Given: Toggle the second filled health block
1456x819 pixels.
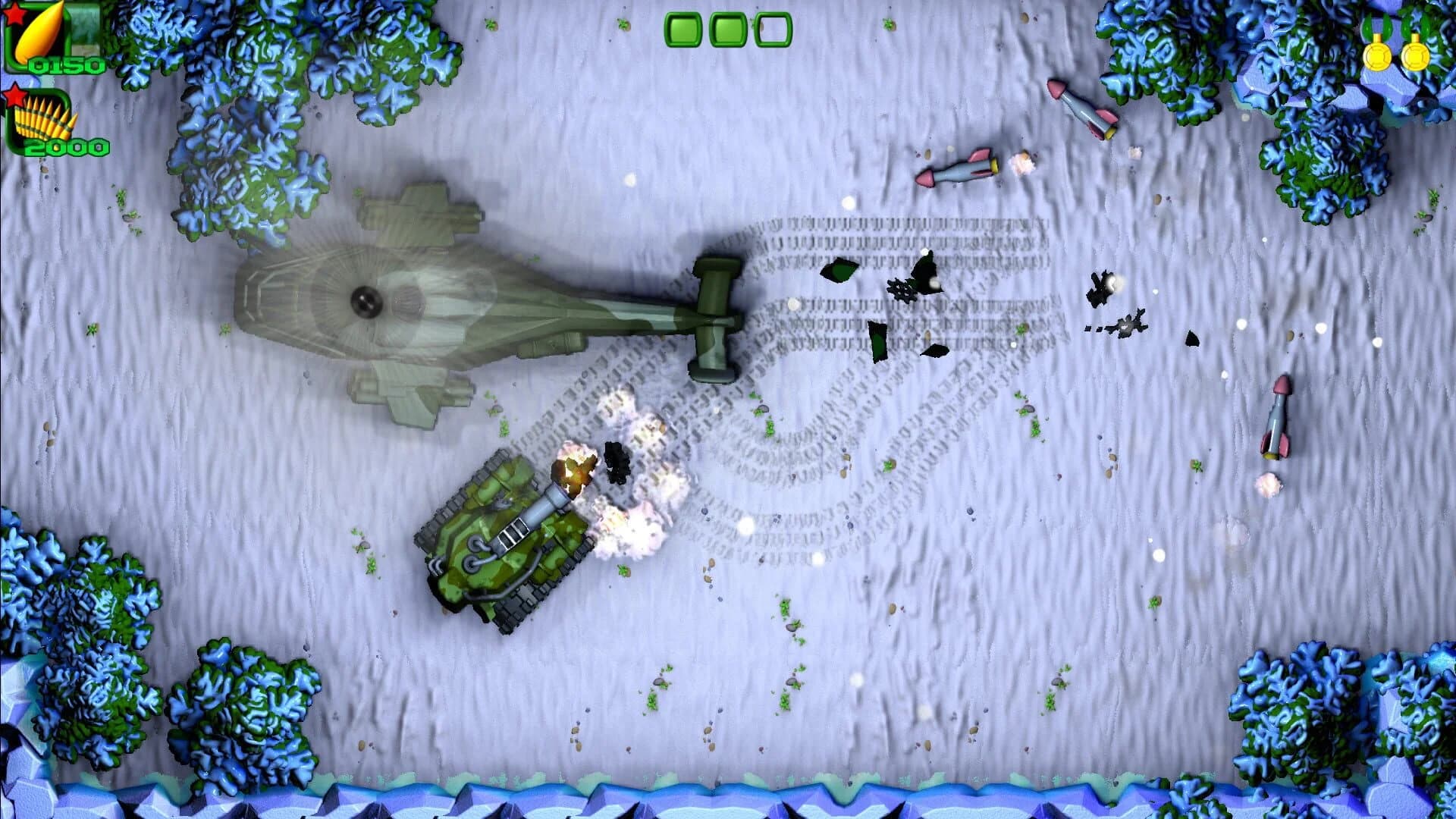Looking at the screenshot, I should click(x=728, y=32).
